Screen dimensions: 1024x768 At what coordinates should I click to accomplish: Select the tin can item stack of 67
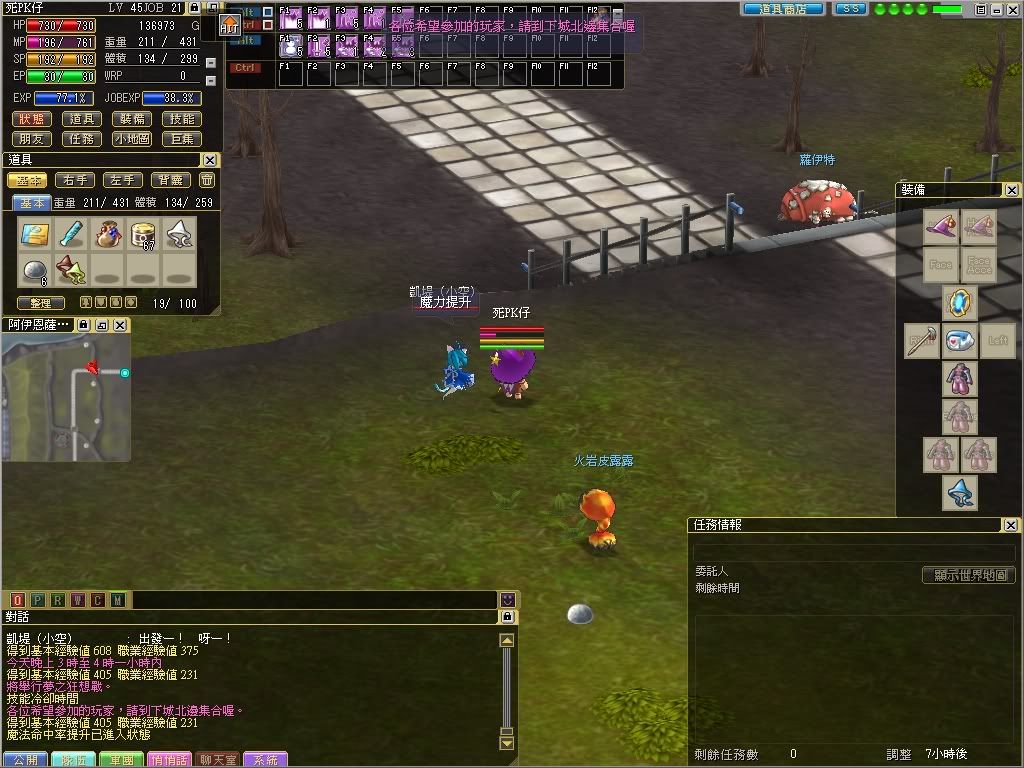(x=143, y=235)
